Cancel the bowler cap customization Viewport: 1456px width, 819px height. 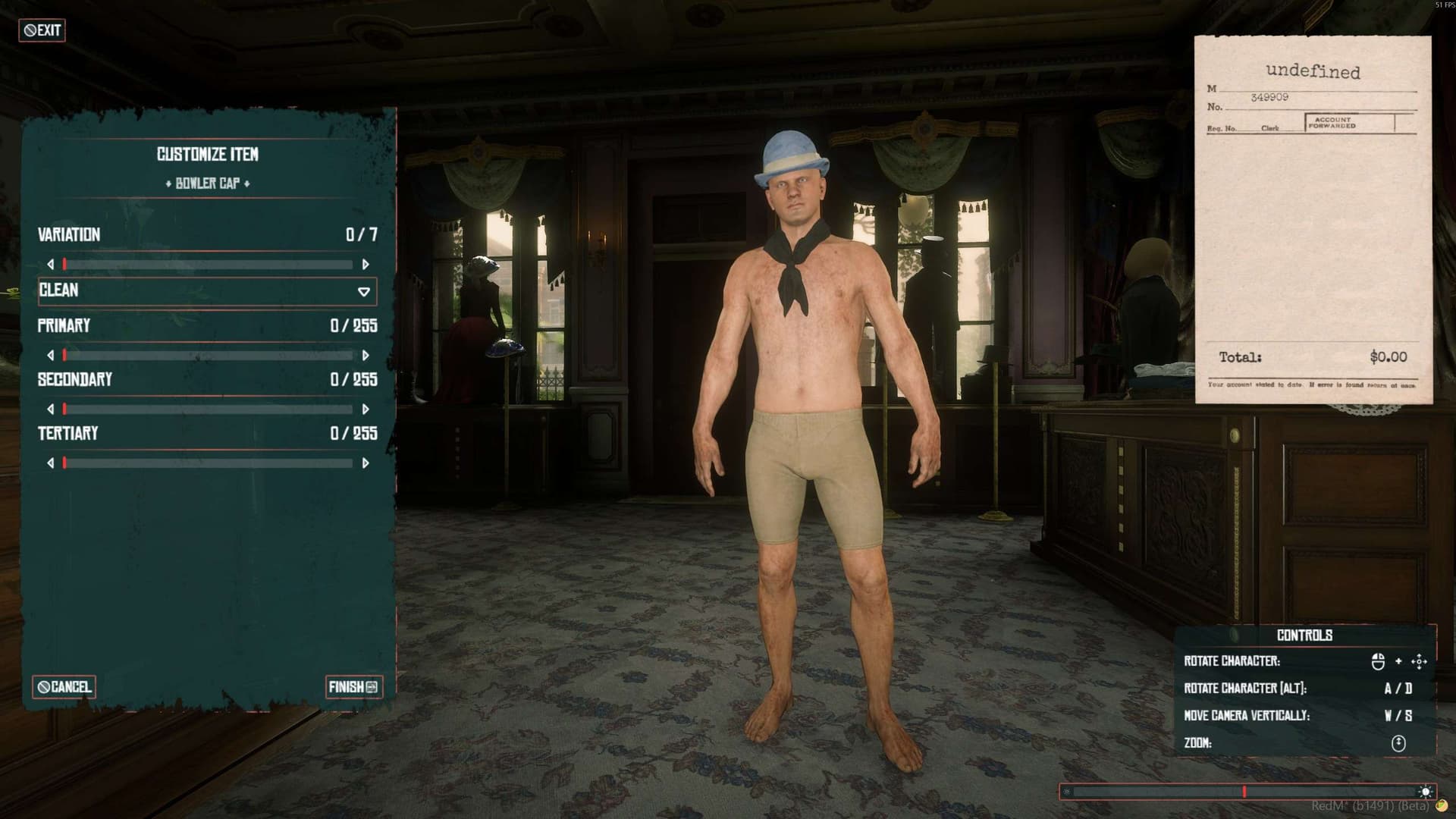(x=64, y=687)
